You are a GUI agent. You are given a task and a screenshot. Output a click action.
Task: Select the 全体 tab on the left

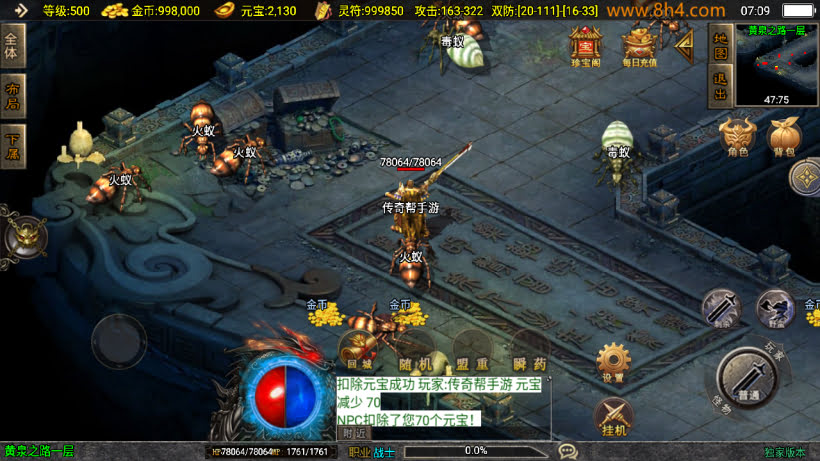12,47
